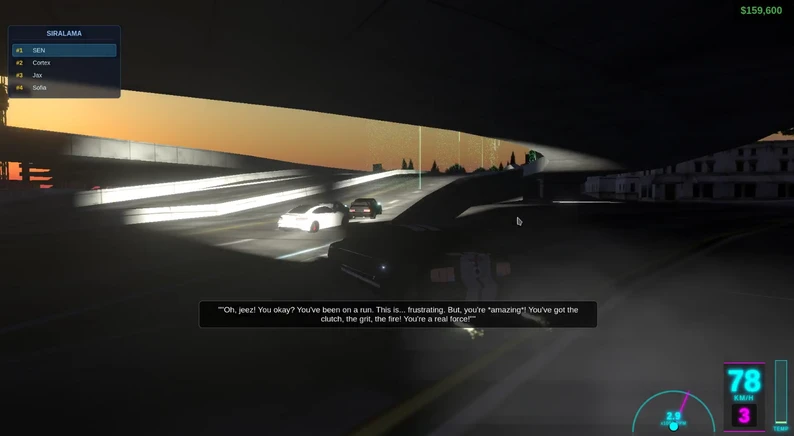Select the SEN row in the ranking
Screen dimensions: 794x436
point(64,50)
